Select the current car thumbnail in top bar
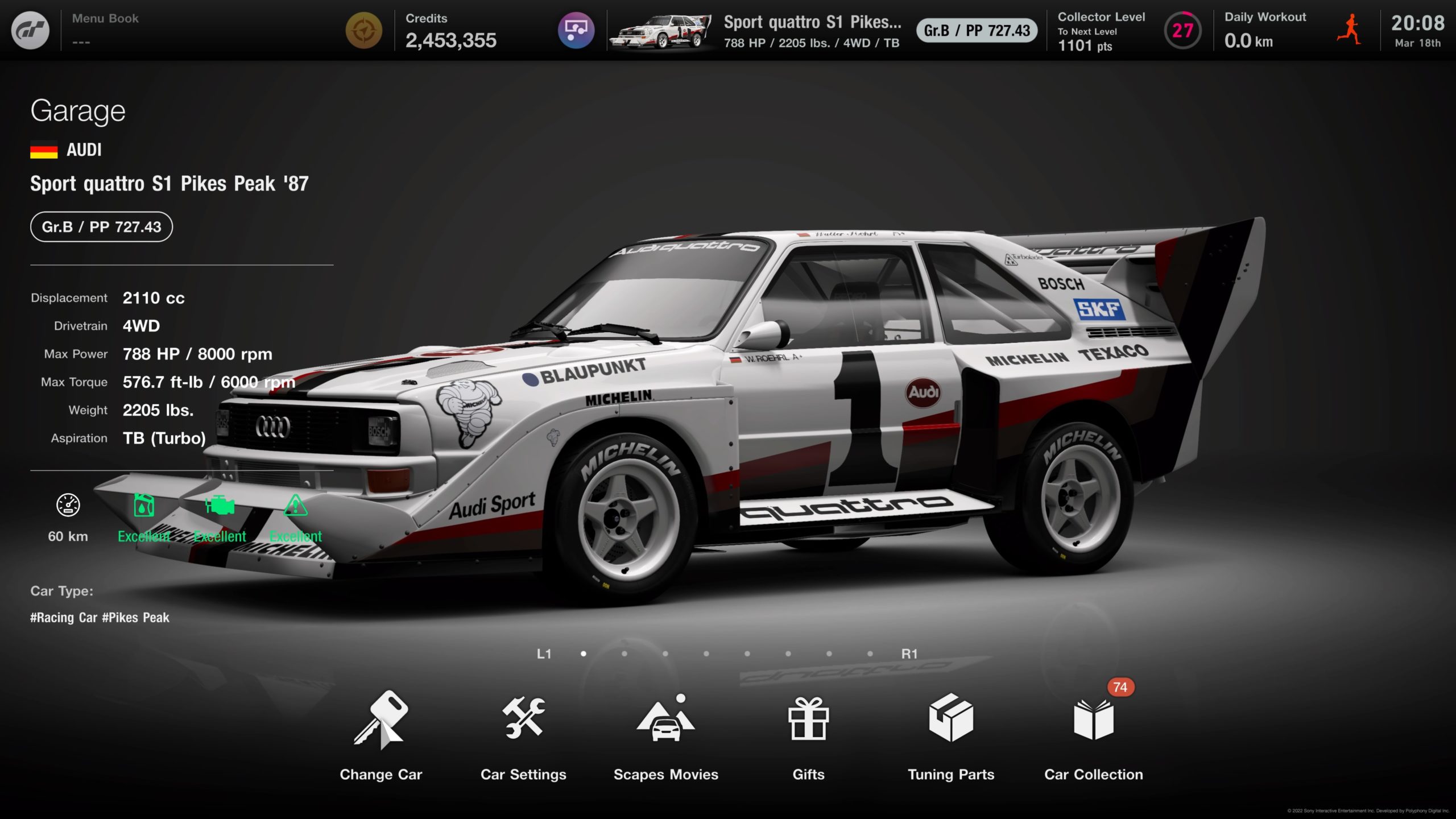The width and height of the screenshot is (1456, 819). pos(660,31)
